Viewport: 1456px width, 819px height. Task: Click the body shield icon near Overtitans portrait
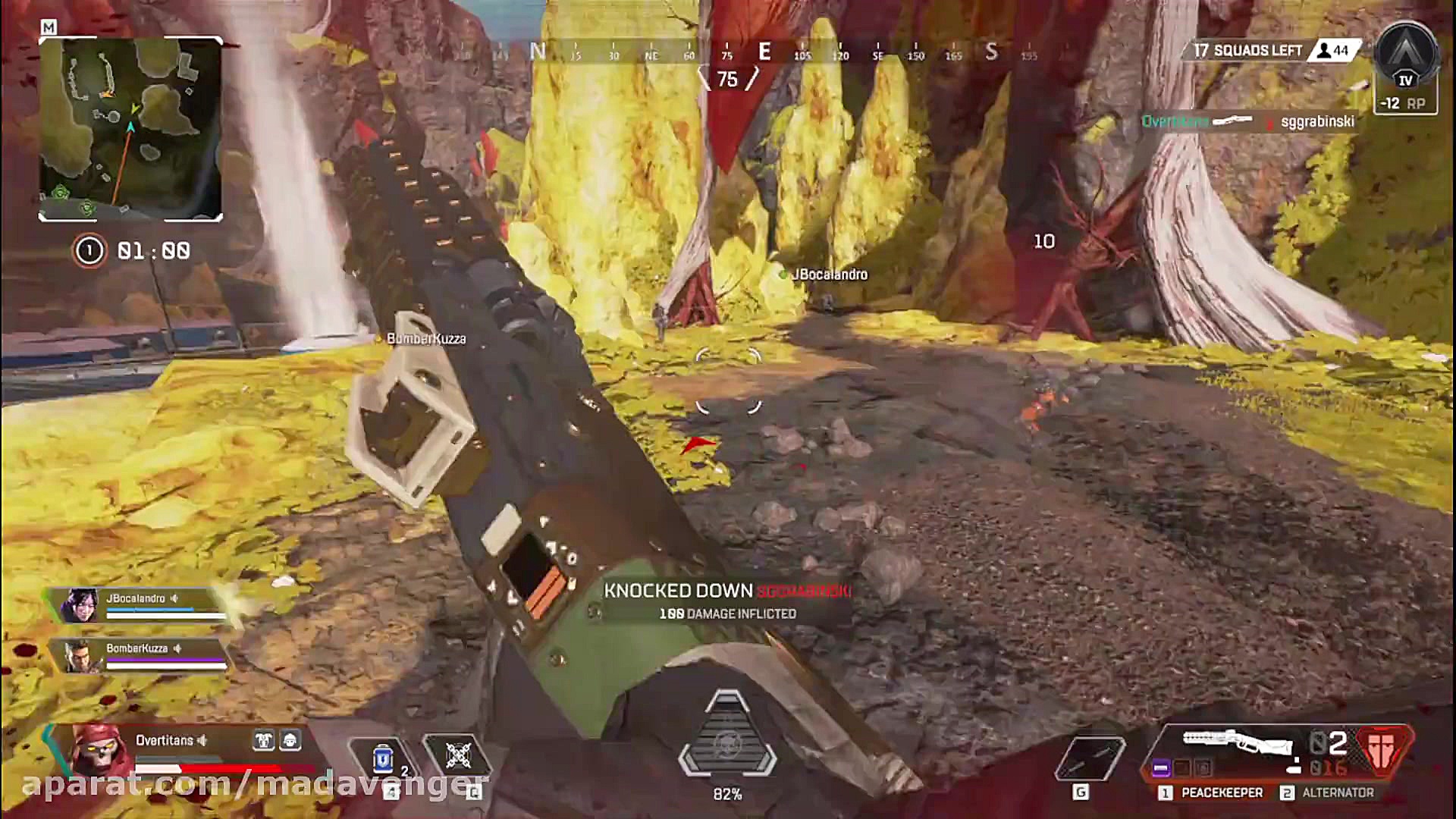pos(264,742)
